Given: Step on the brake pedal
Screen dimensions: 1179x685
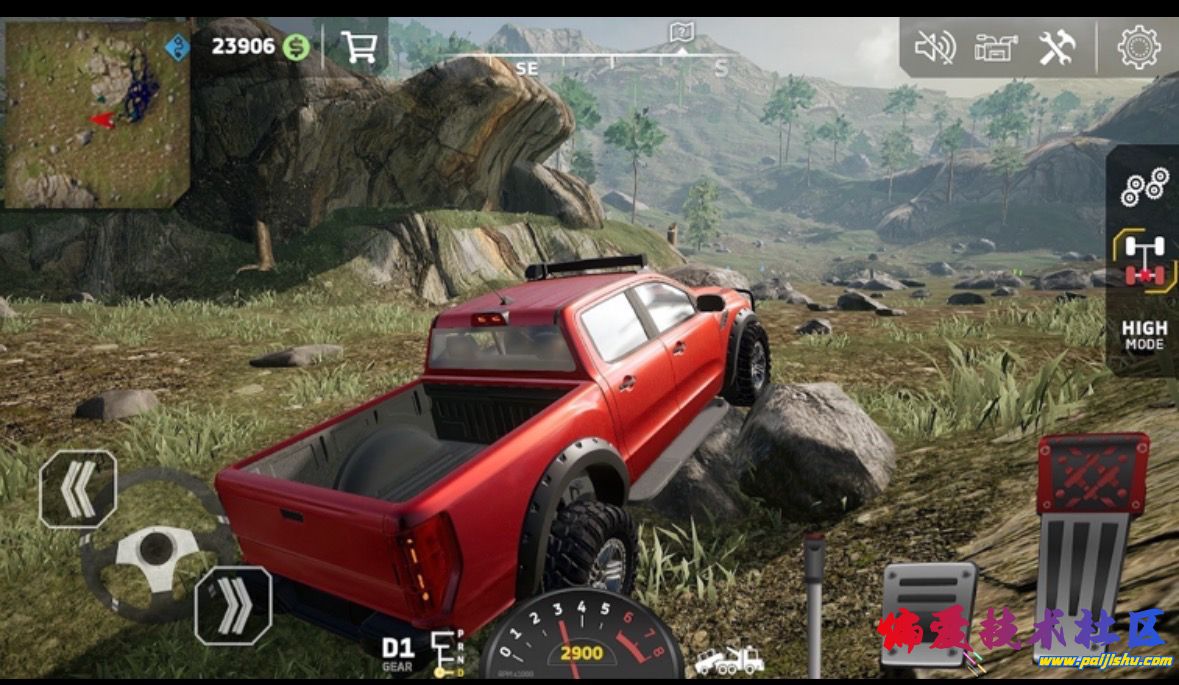Looking at the screenshot, I should click(x=927, y=610).
